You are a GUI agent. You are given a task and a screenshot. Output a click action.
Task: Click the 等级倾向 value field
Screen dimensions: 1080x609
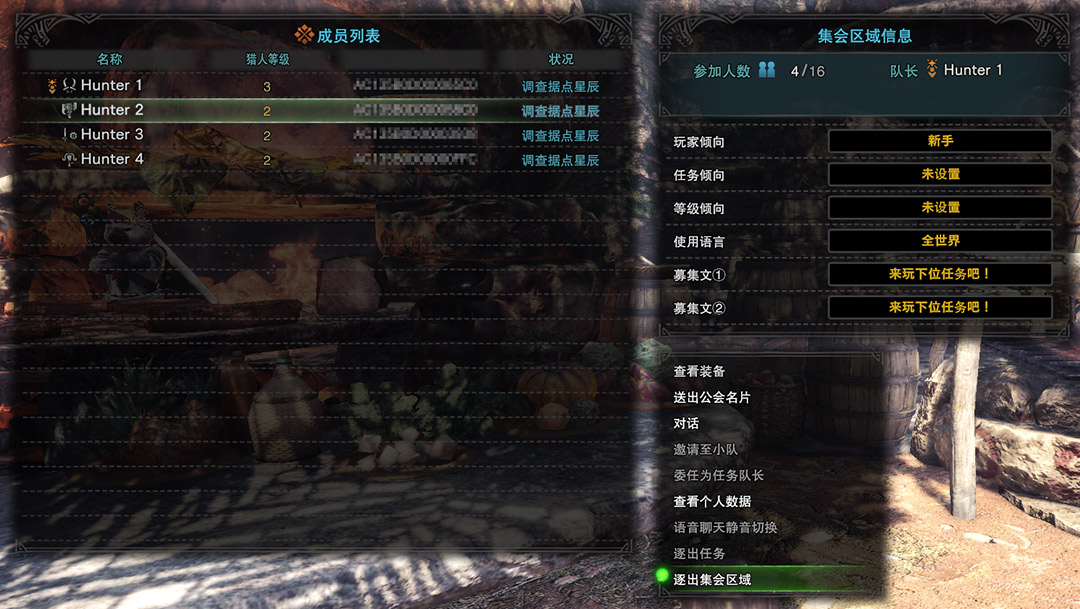click(x=939, y=207)
